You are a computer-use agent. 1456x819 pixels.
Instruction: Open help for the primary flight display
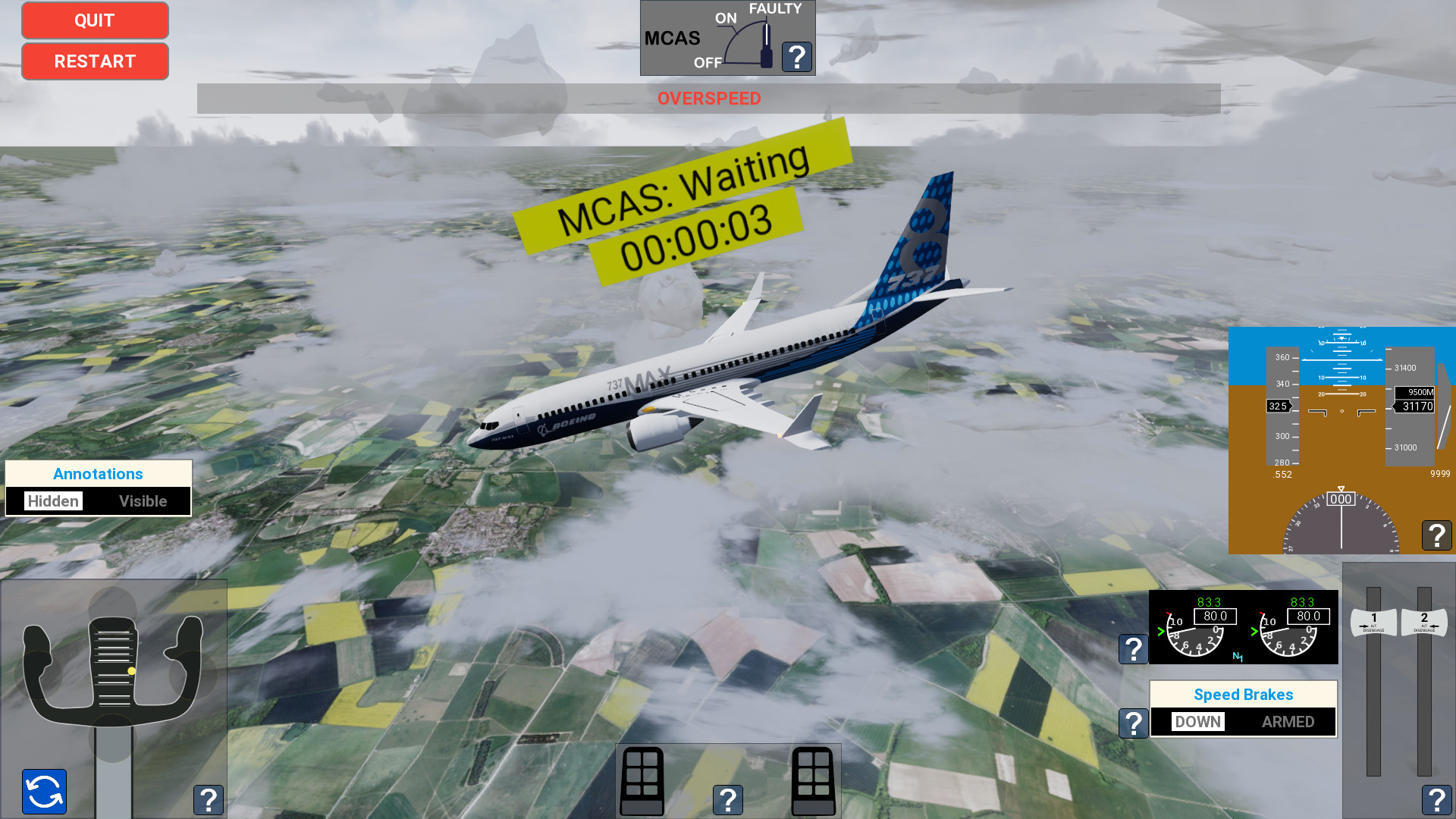point(1436,535)
